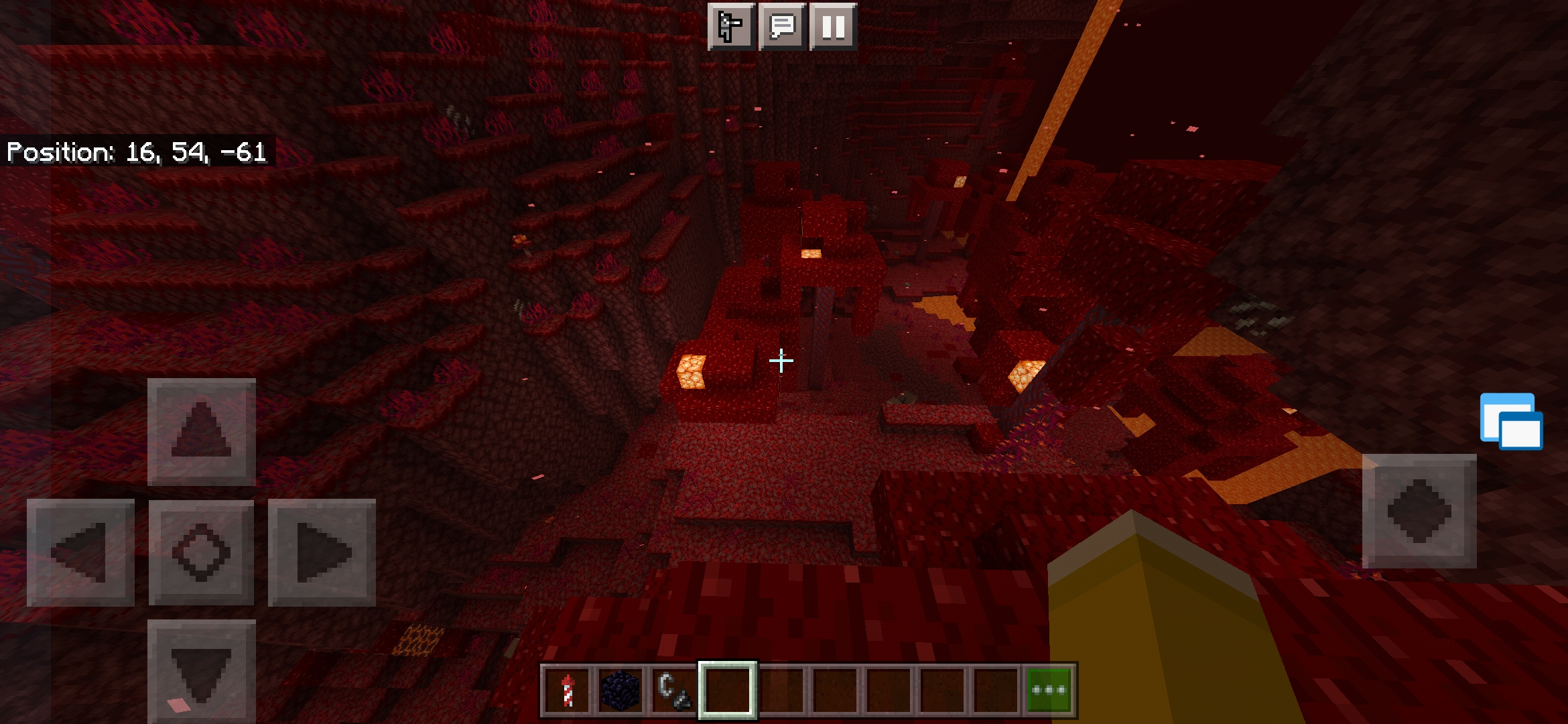Image resolution: width=1568 pixels, height=724 pixels.
Task: Select the firework rocket hotbar slot
Action: 567,690
